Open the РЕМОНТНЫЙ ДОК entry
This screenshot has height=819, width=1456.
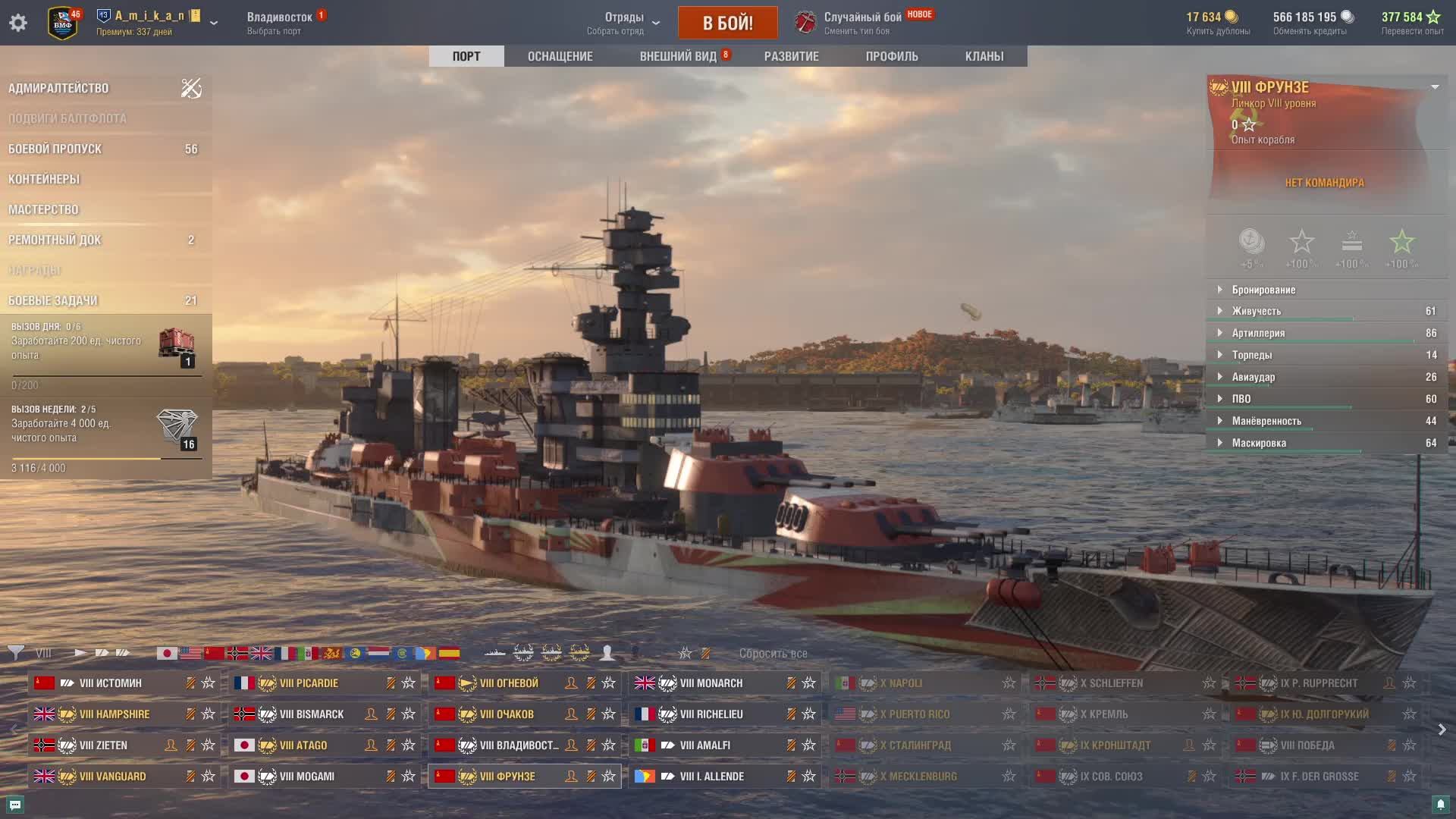[x=55, y=240]
